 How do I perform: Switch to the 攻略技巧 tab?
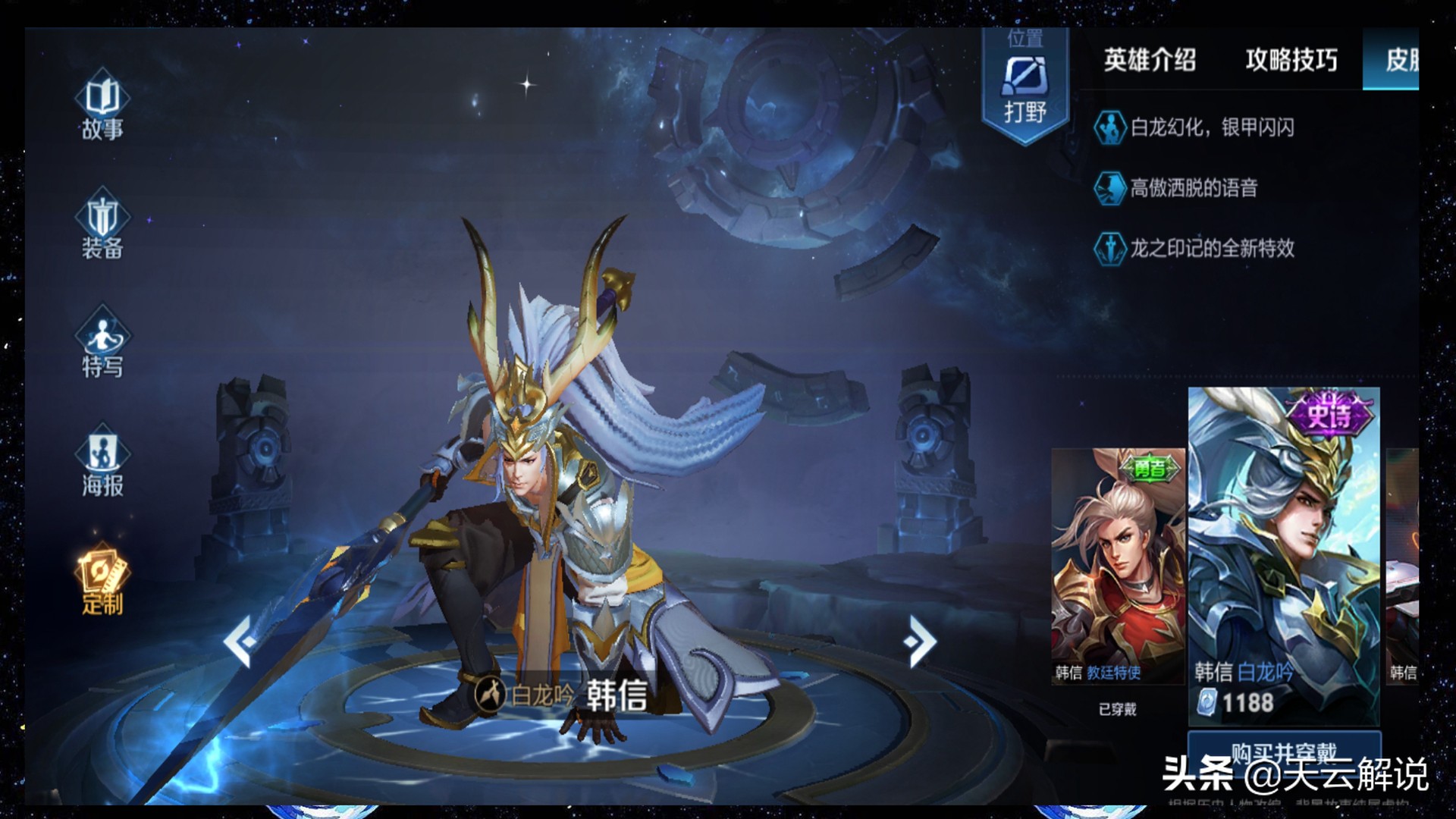tap(1291, 60)
